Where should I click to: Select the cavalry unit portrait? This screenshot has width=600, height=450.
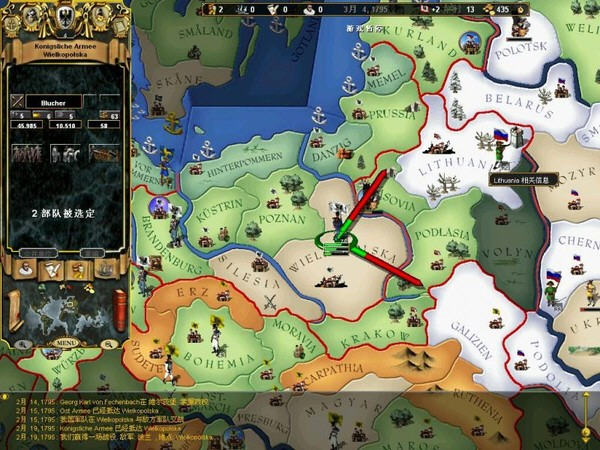pyautogui.click(x=63, y=153)
